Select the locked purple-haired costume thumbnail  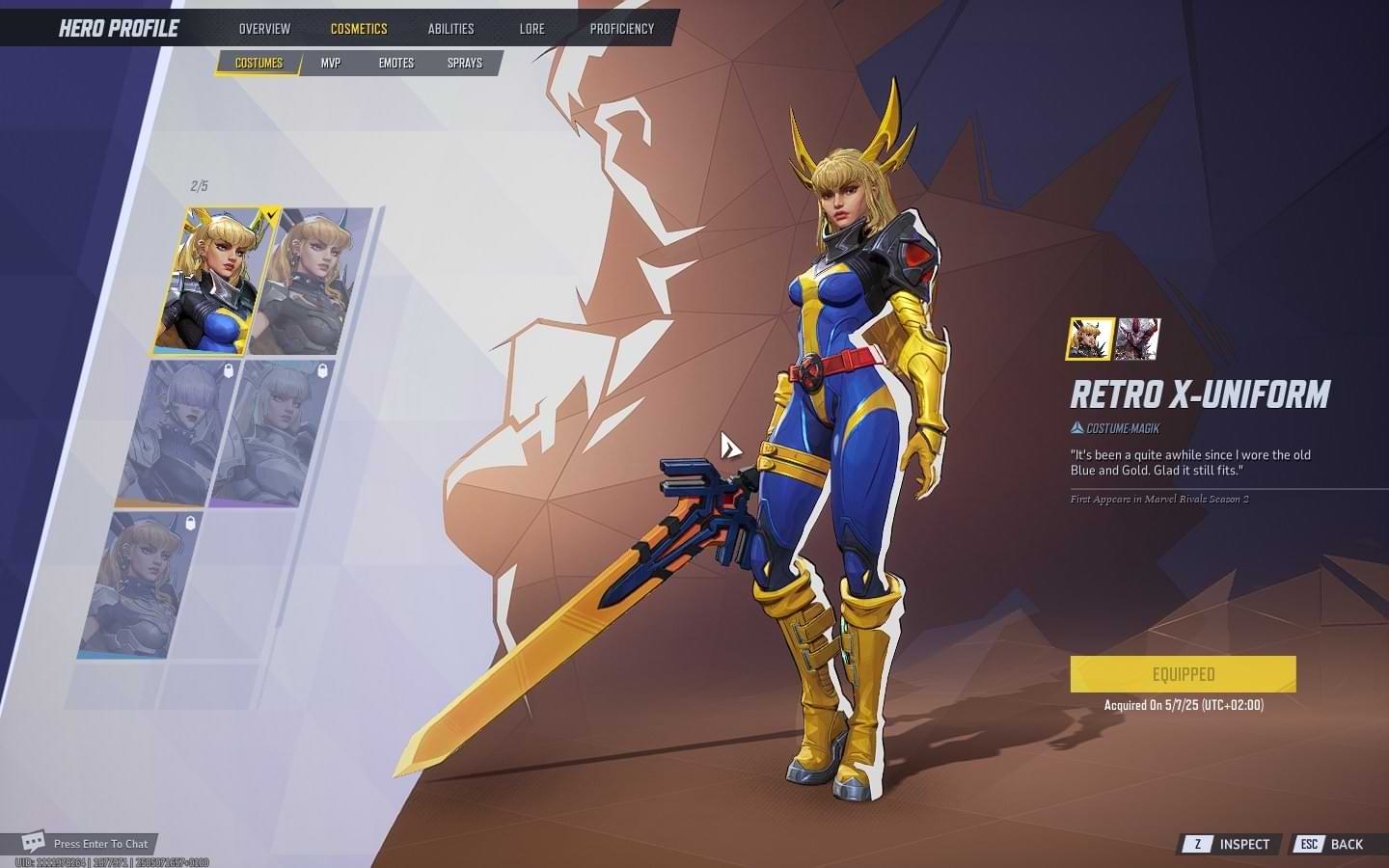tap(174, 434)
